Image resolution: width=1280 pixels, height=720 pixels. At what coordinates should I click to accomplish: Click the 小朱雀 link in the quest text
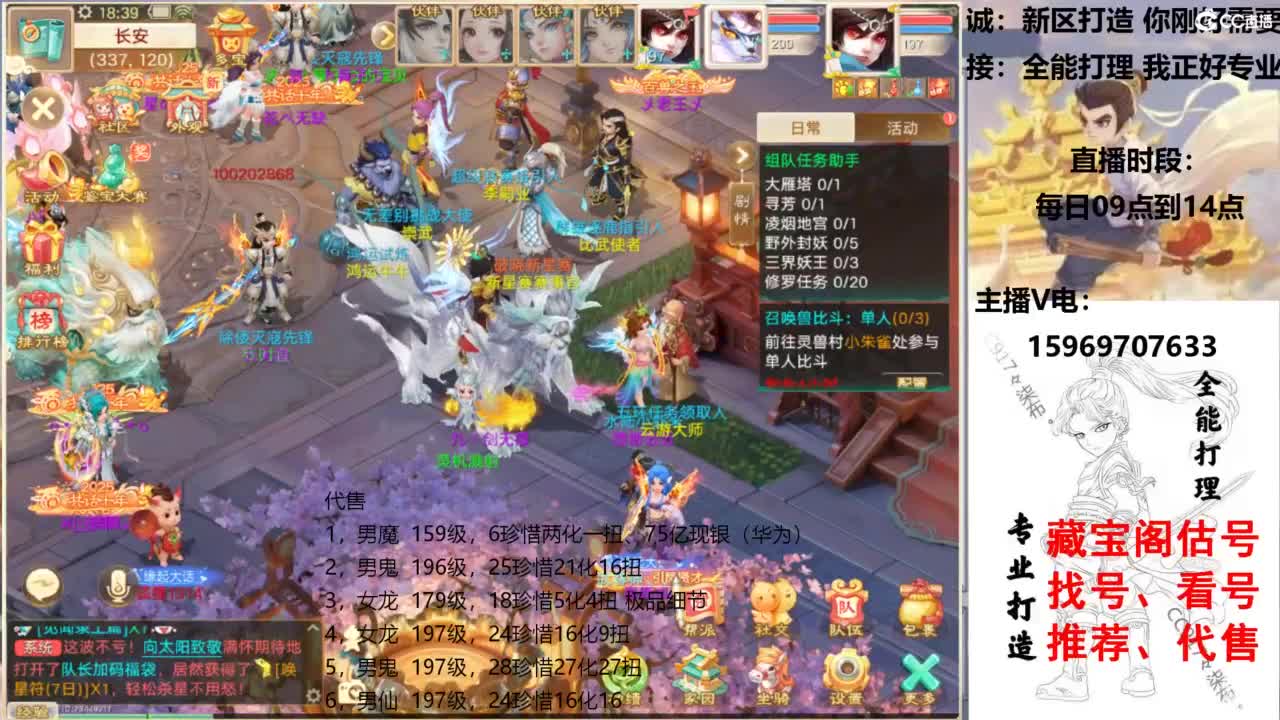coord(868,342)
